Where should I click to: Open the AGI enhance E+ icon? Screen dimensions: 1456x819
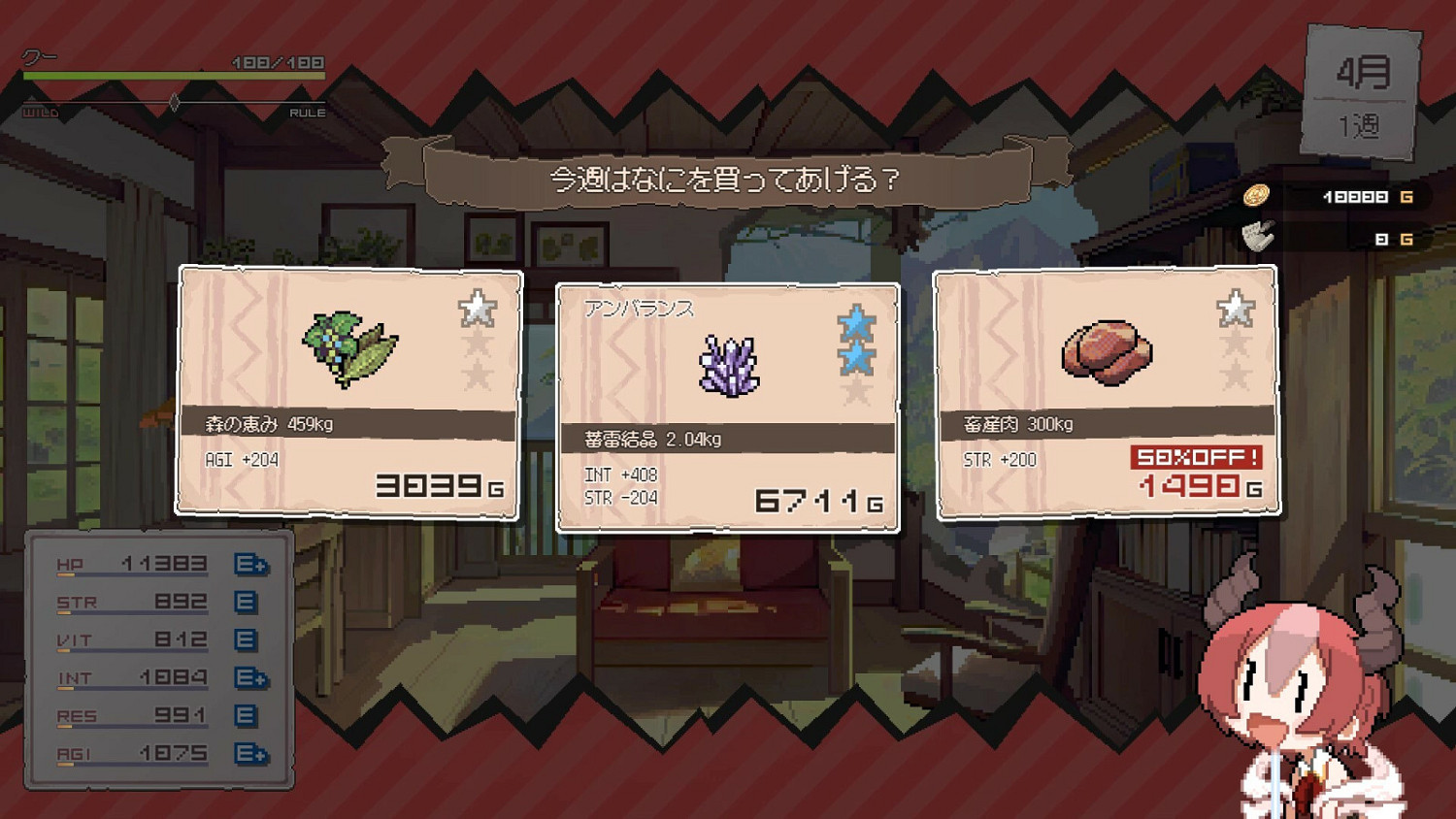tap(248, 753)
